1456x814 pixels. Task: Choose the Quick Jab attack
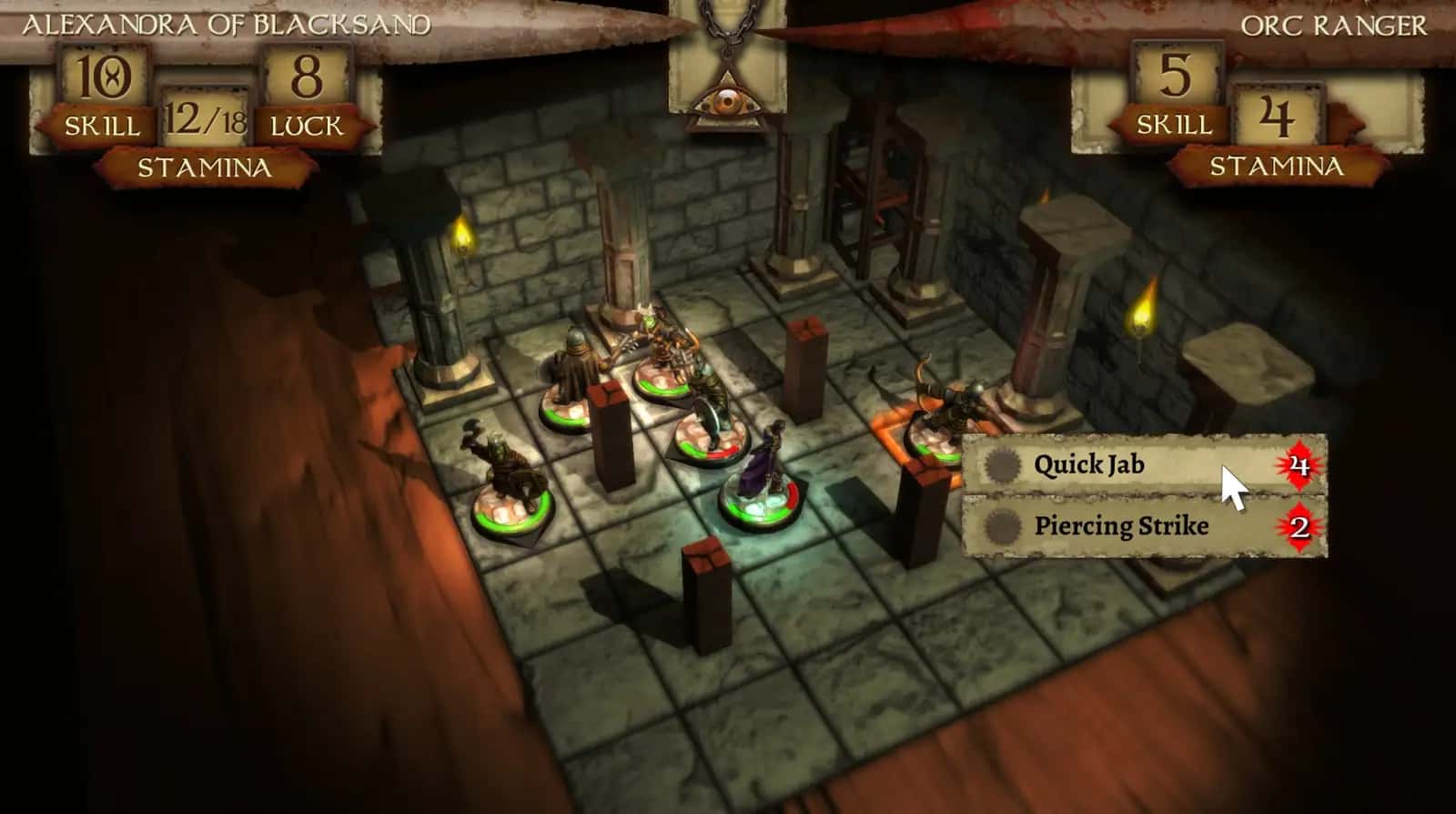pos(1088,465)
